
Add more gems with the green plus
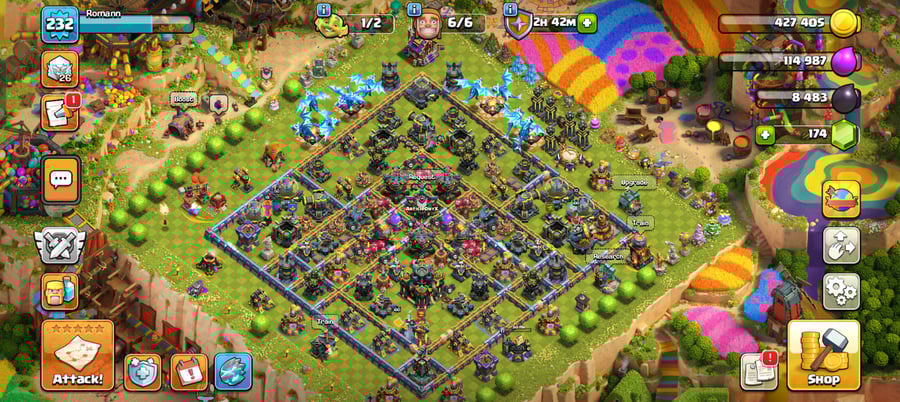pos(766,134)
